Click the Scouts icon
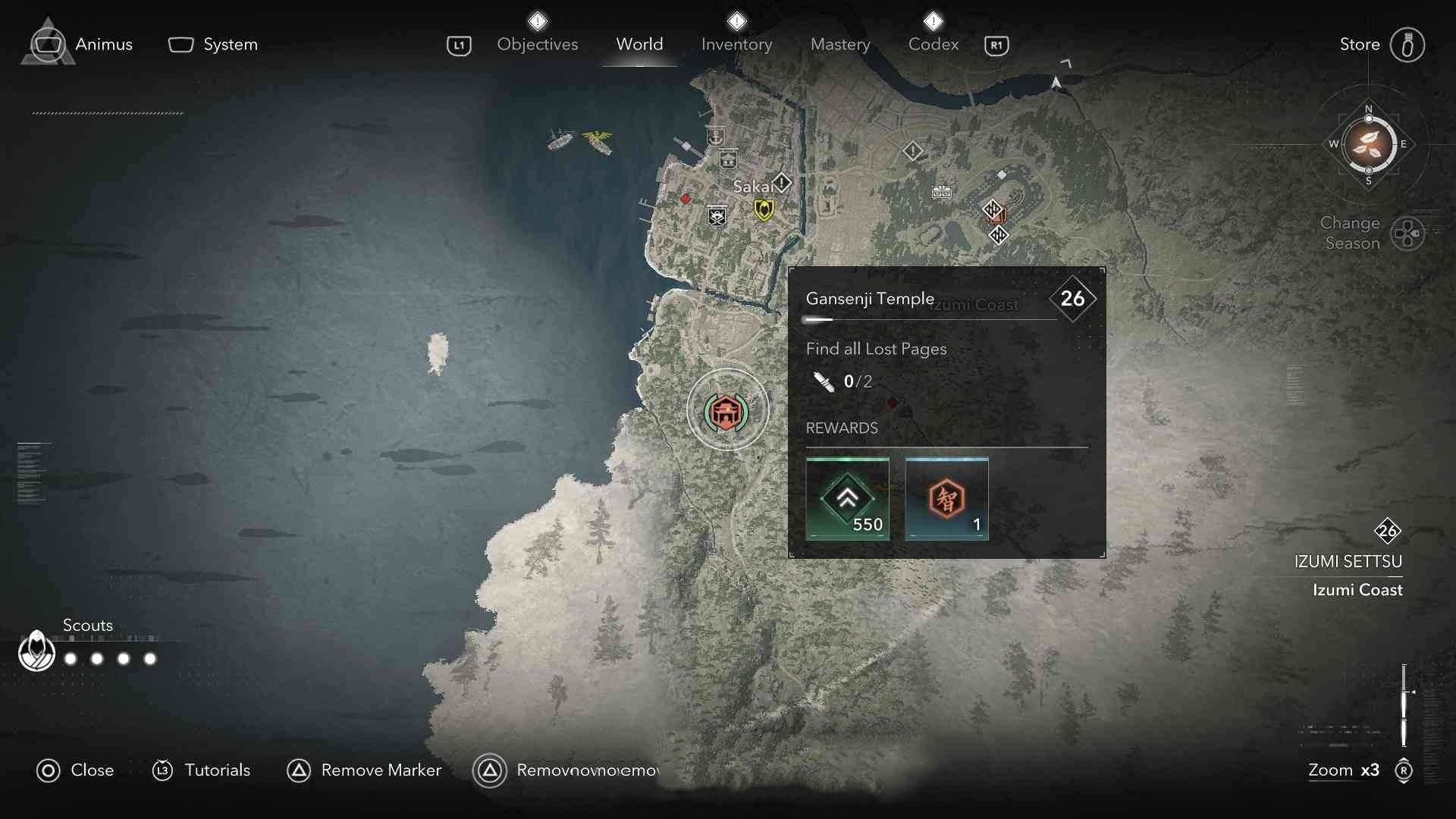This screenshot has width=1456, height=819. (36, 651)
